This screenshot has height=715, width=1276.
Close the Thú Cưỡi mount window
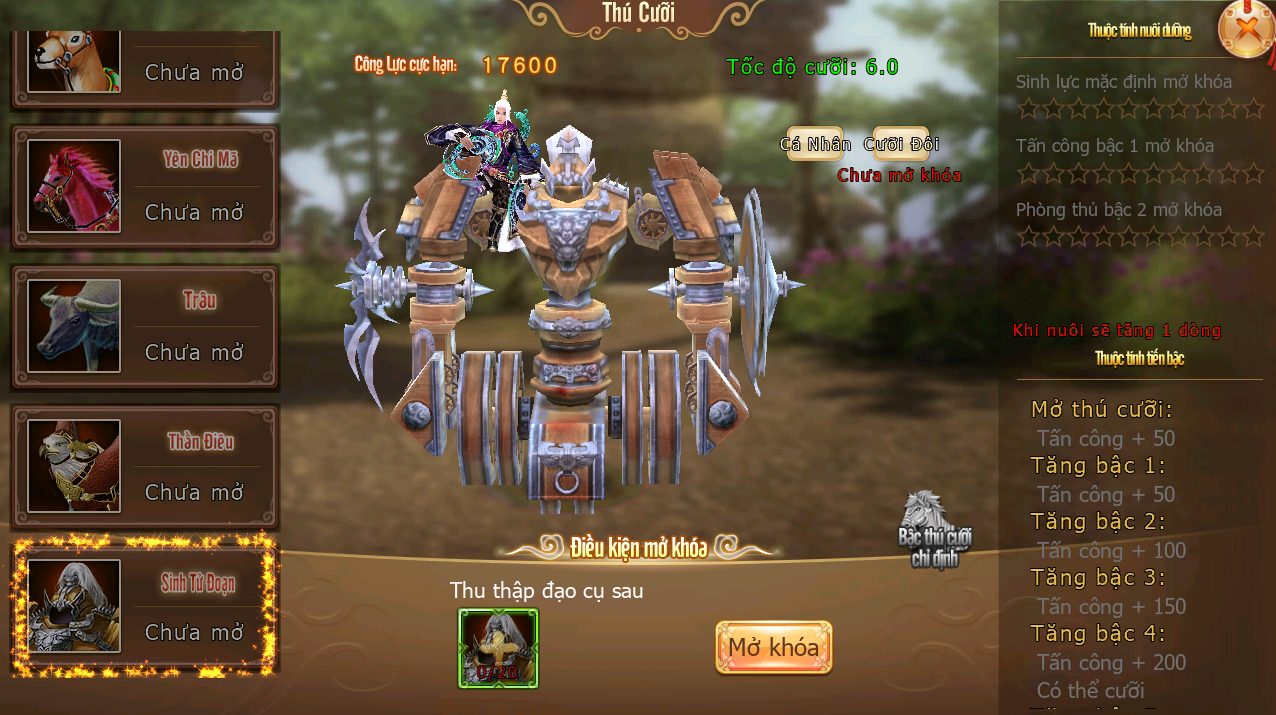1245,29
